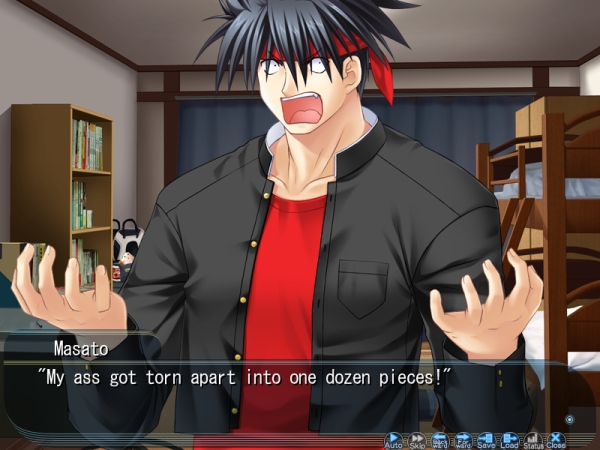
Task: Go to the previous line with Backward
Action: click(440, 439)
